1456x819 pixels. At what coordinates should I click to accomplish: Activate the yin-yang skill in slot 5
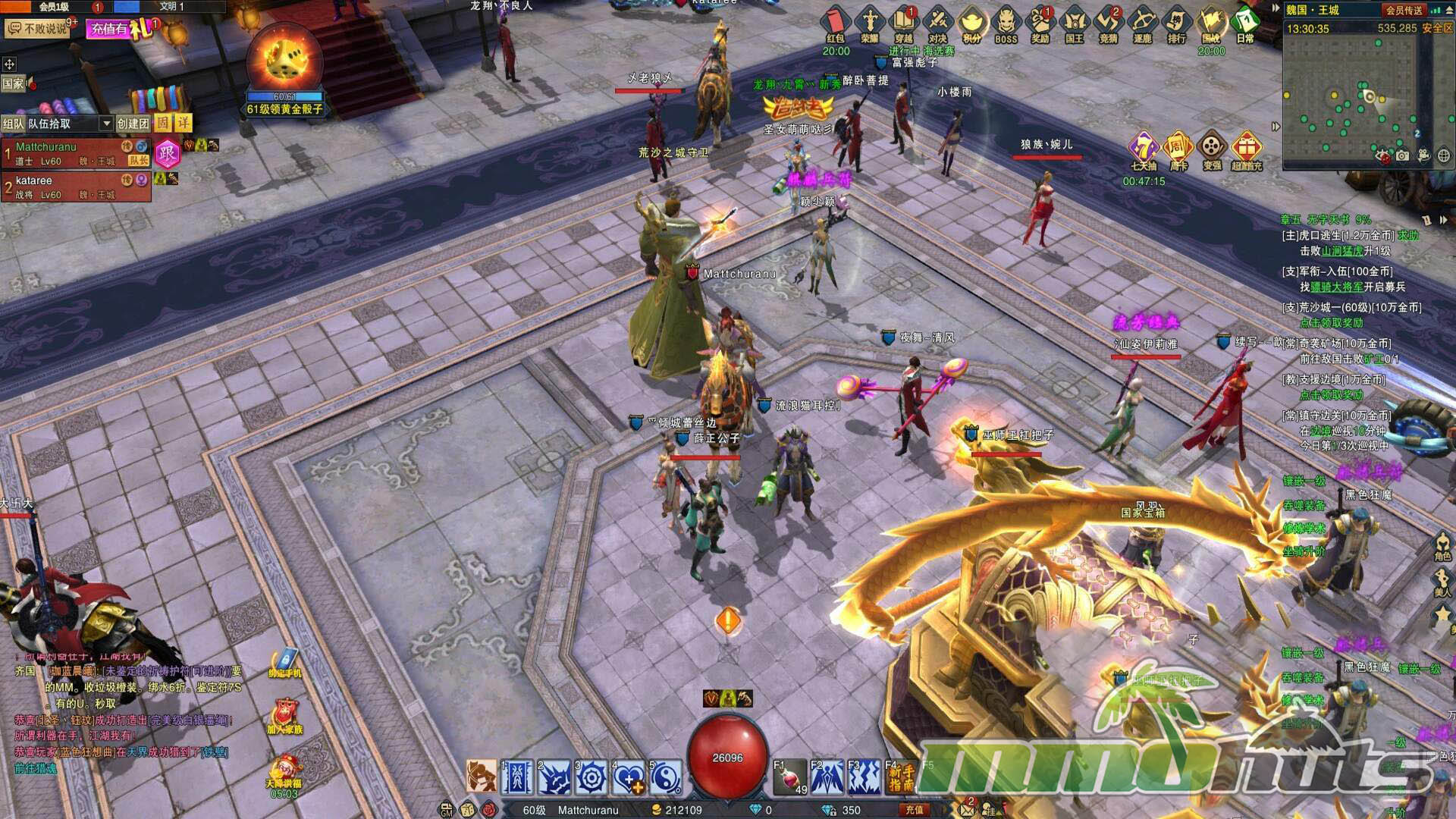[666, 777]
